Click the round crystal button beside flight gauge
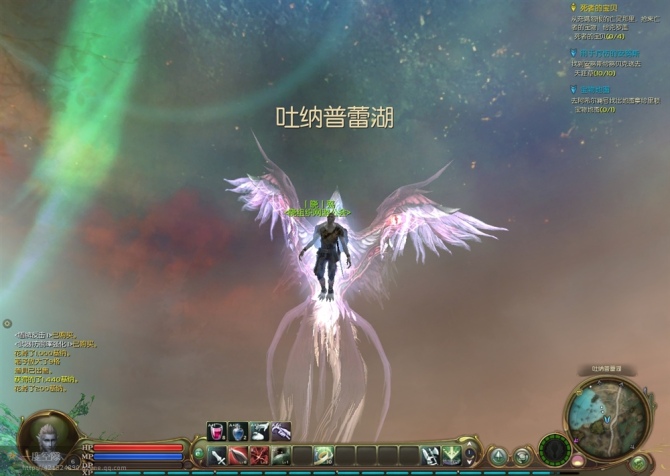The width and height of the screenshot is (670, 476). click(522, 457)
